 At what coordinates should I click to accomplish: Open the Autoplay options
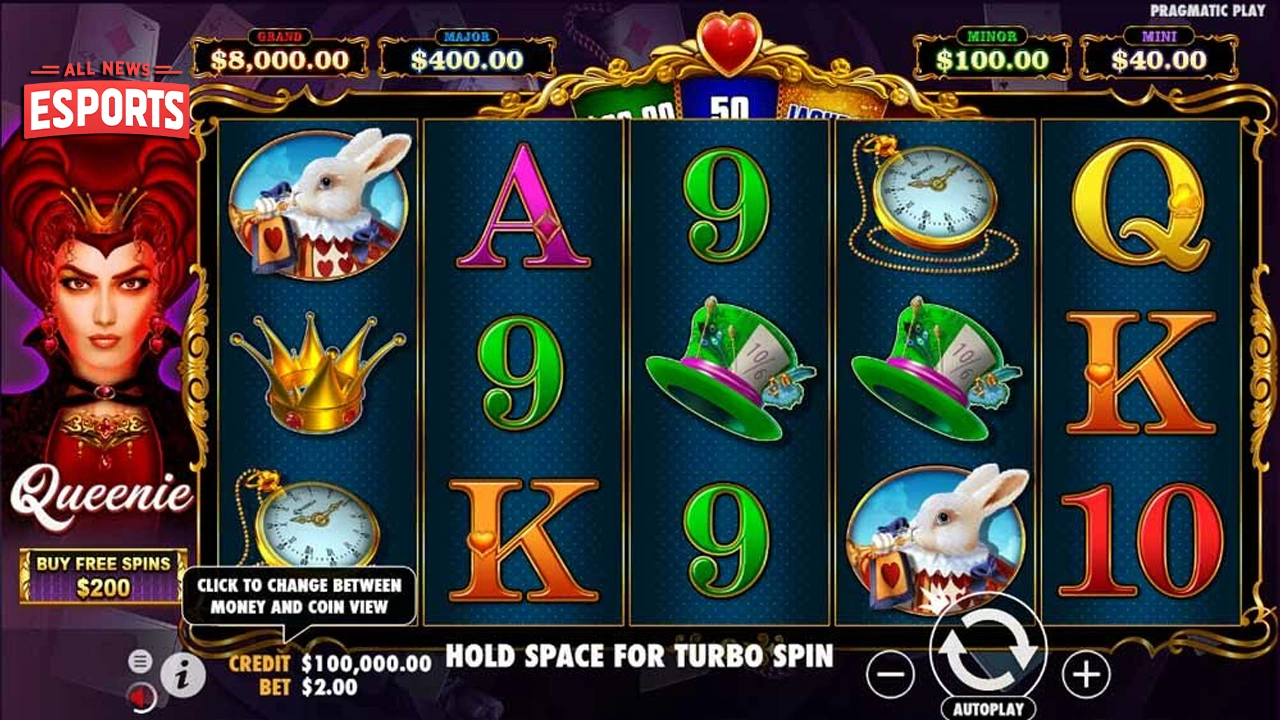(x=988, y=708)
